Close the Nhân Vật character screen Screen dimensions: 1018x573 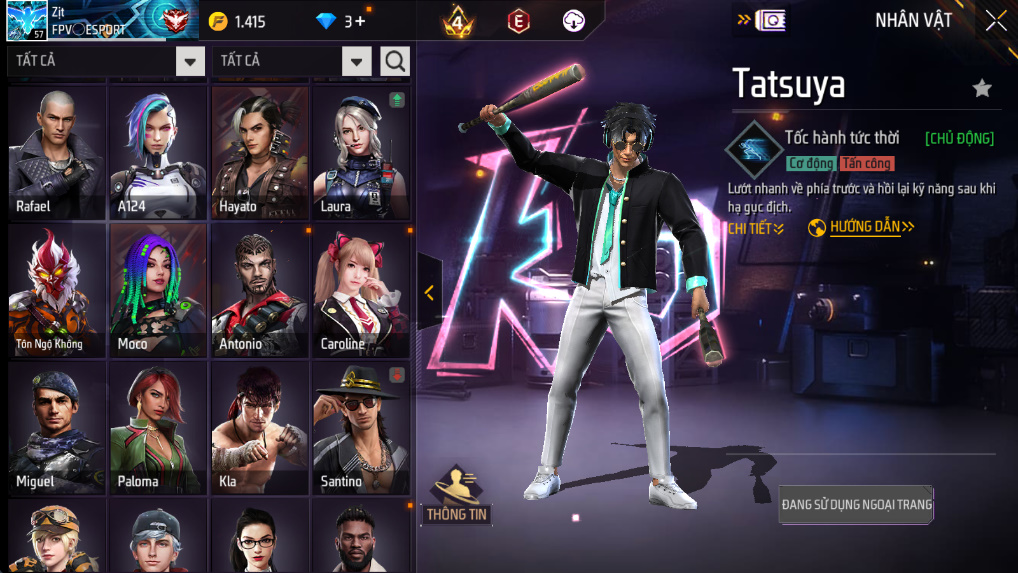click(995, 21)
